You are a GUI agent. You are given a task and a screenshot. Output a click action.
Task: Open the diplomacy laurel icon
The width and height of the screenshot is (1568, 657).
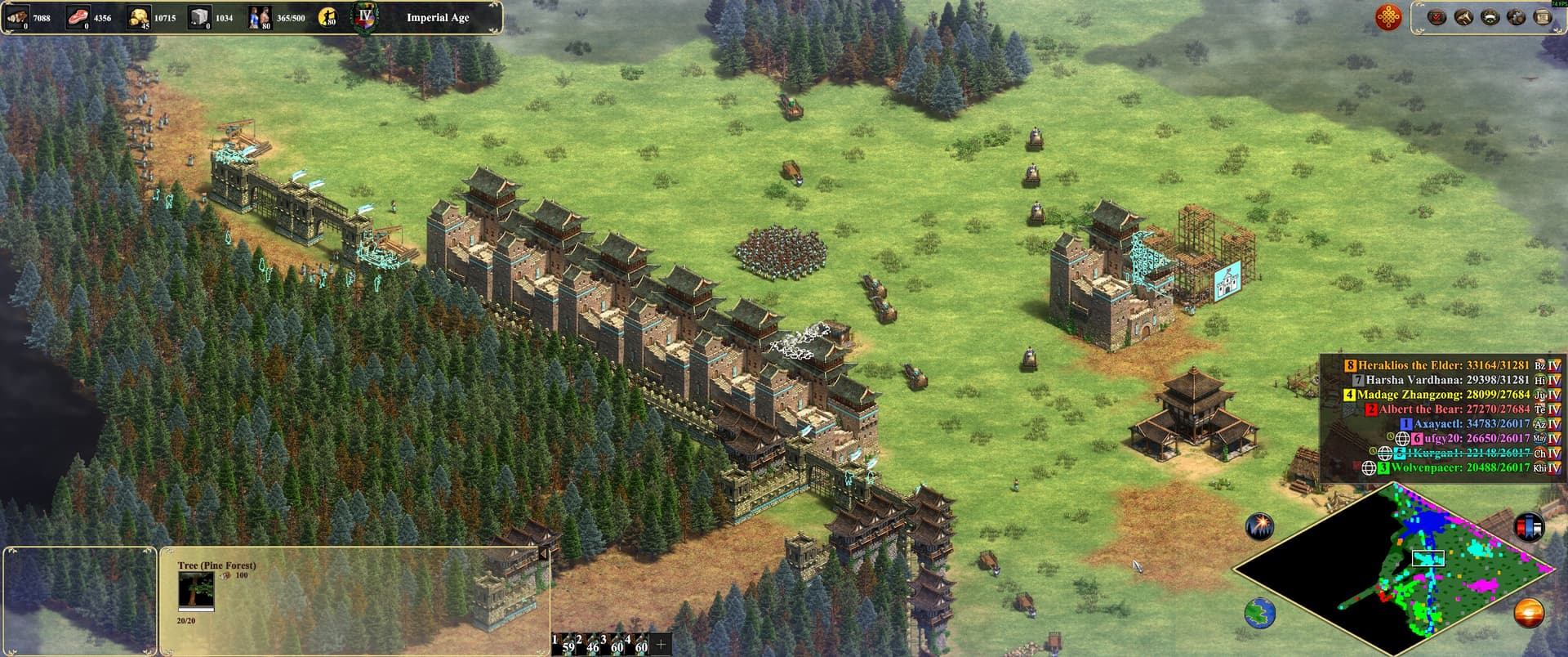[x=1490, y=17]
